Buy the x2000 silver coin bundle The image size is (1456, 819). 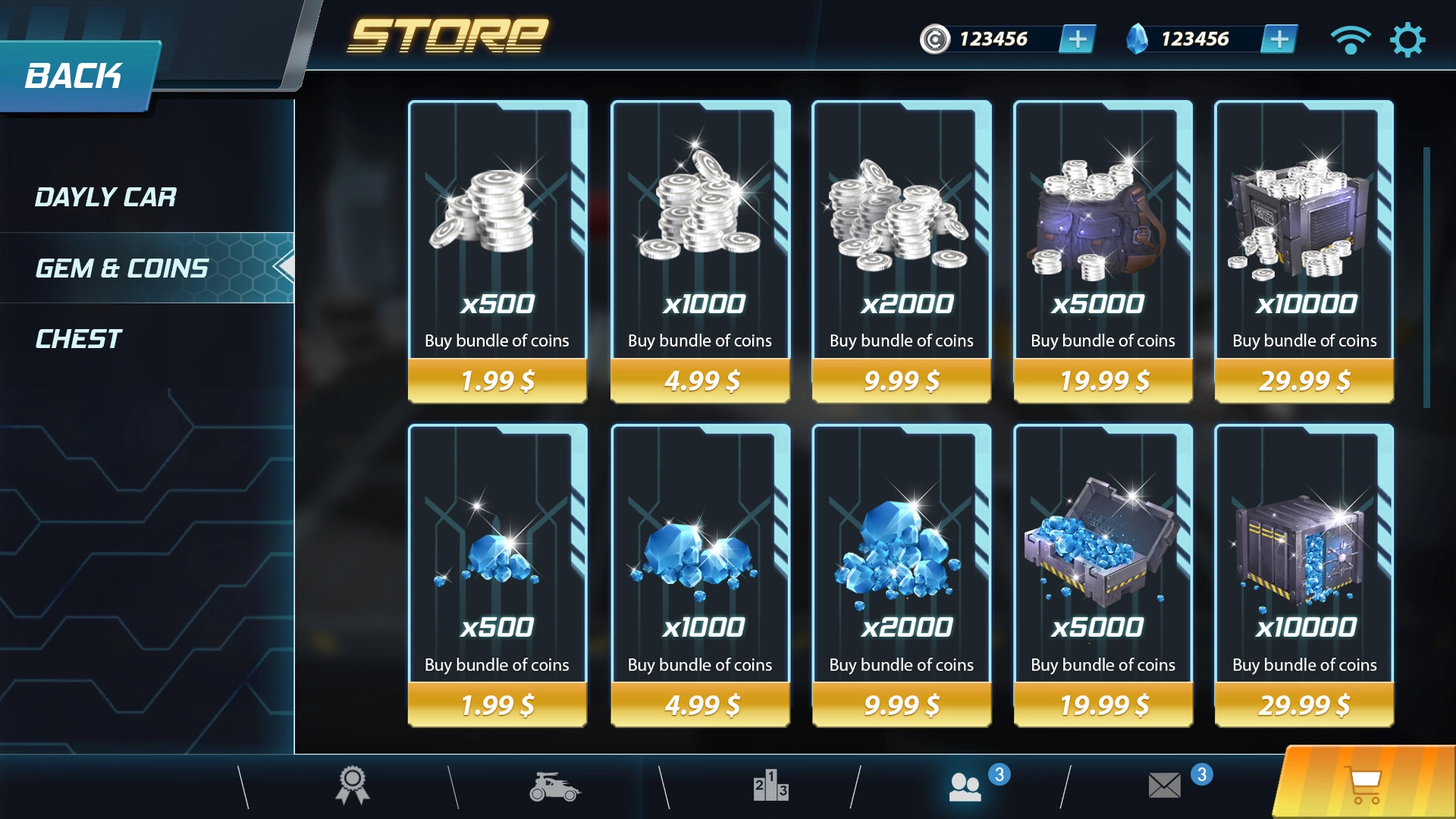click(902, 380)
